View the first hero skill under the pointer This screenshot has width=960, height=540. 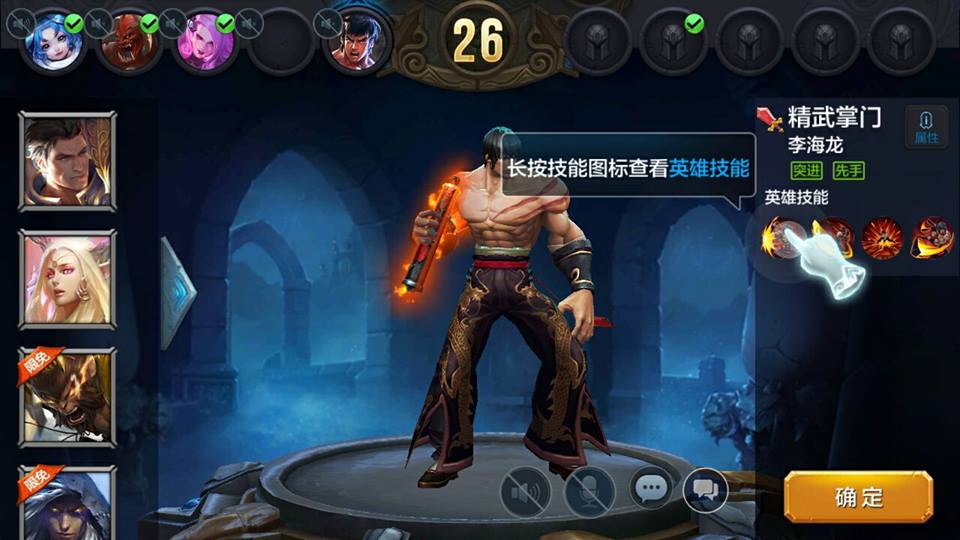[x=782, y=238]
